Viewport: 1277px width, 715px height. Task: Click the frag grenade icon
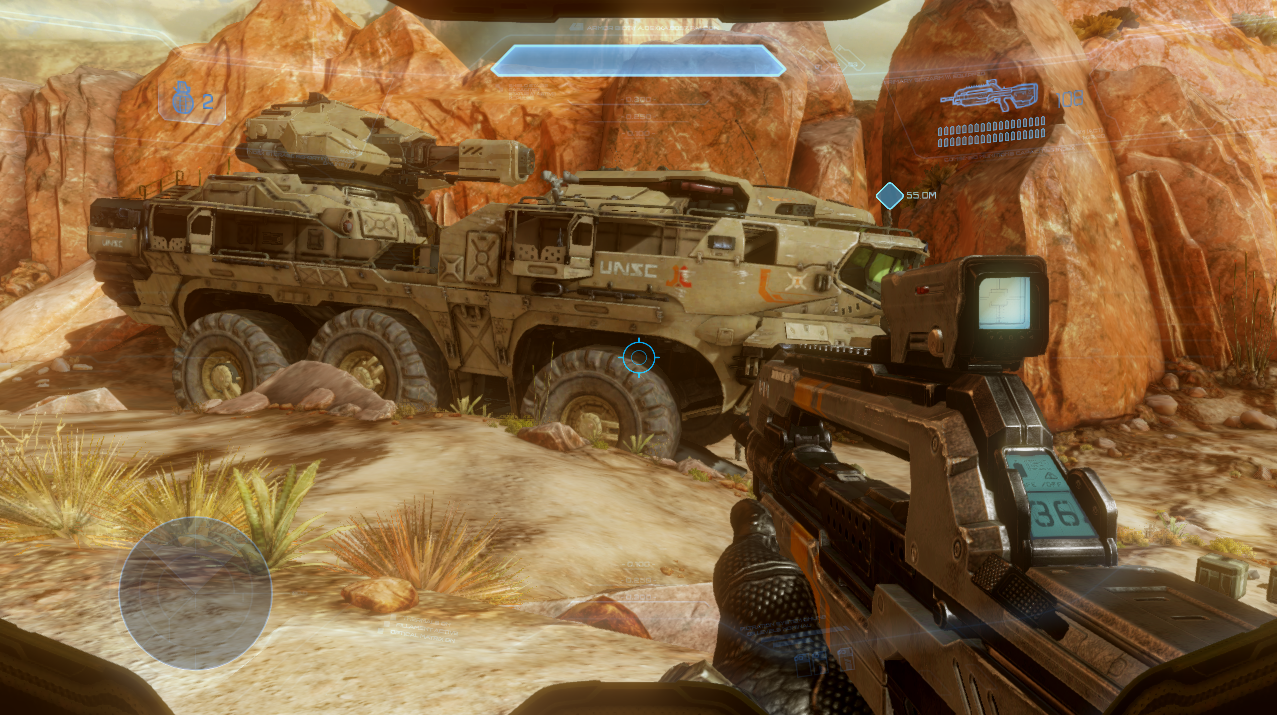[x=180, y=100]
